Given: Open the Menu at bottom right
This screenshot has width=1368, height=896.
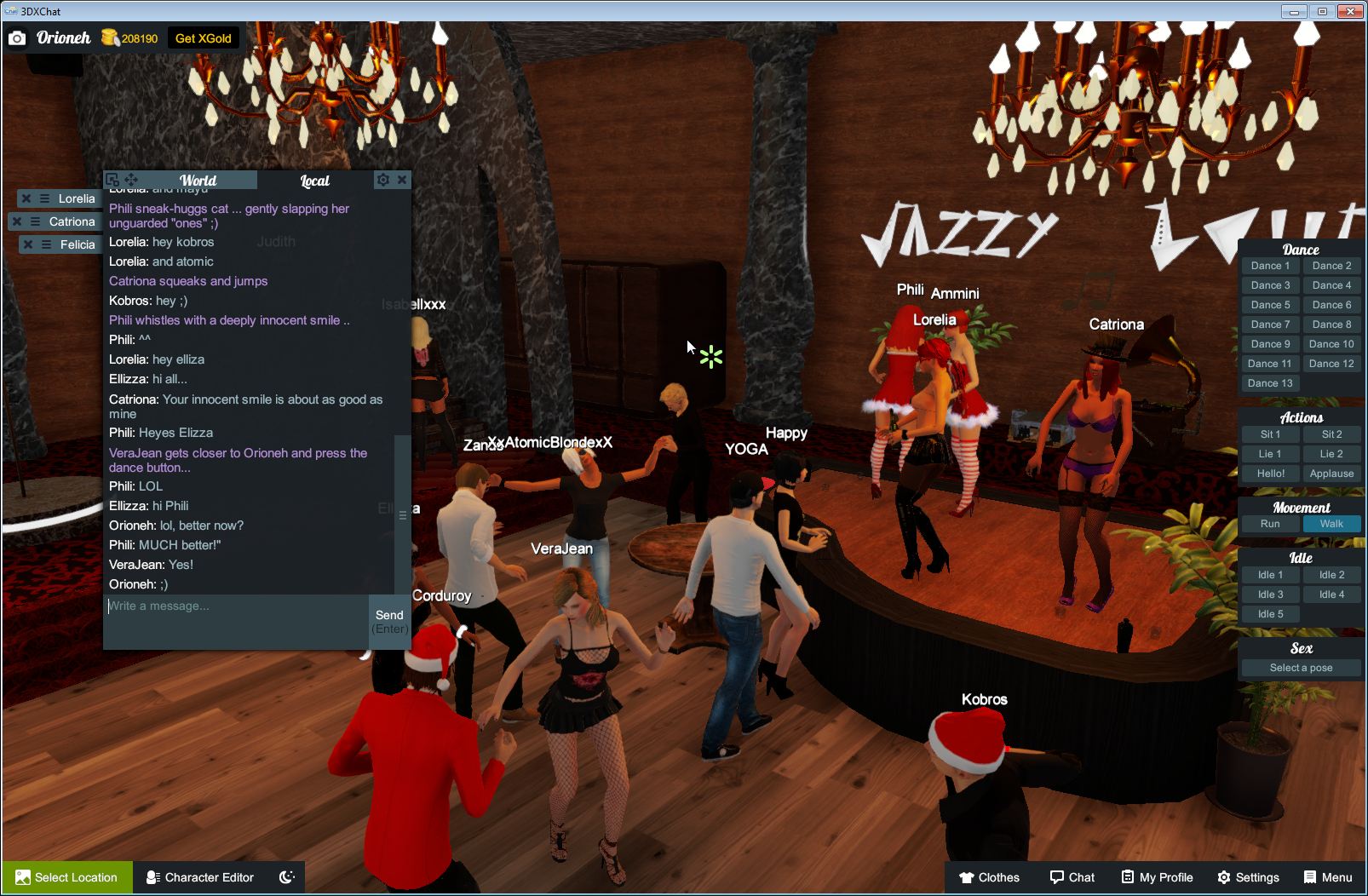Looking at the screenshot, I should [x=1326, y=876].
